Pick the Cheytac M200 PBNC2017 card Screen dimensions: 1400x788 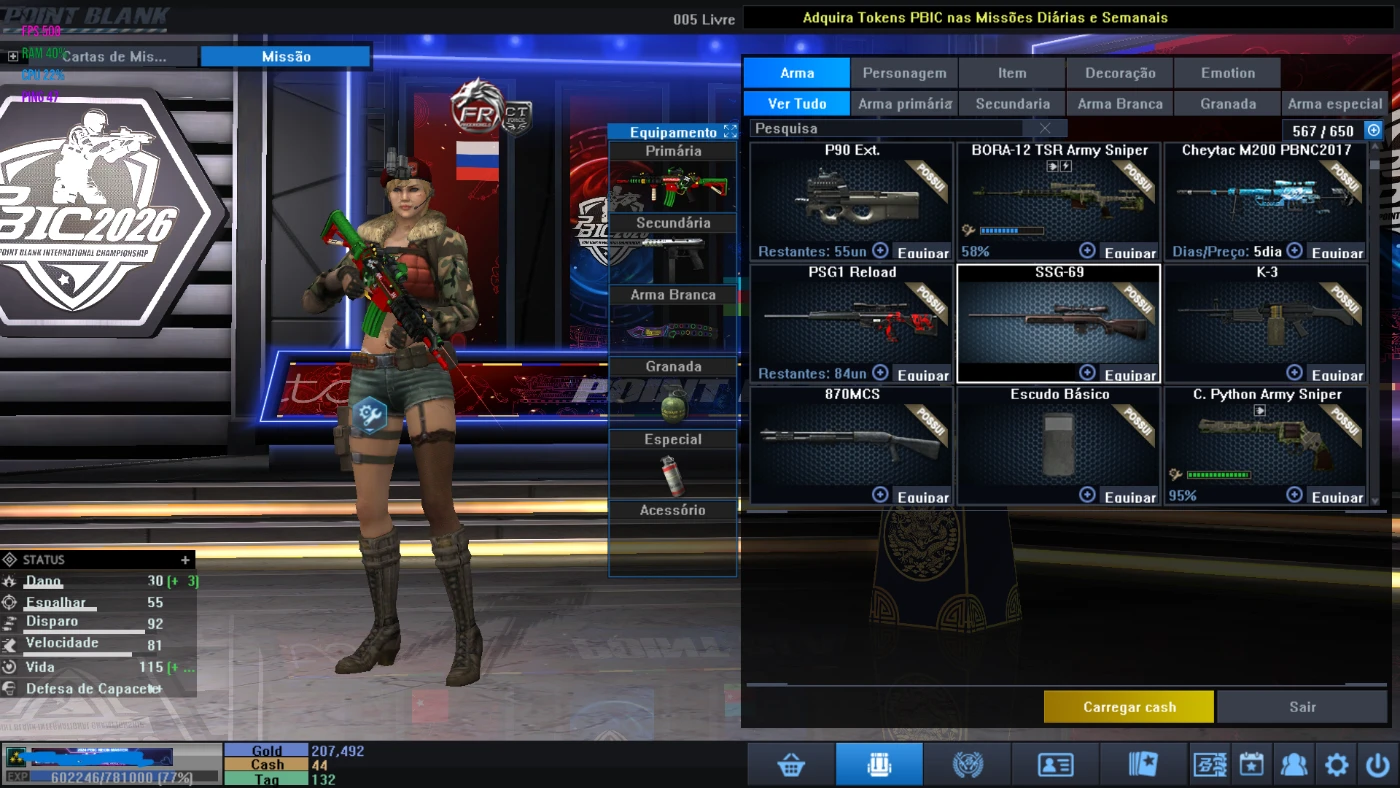1266,200
